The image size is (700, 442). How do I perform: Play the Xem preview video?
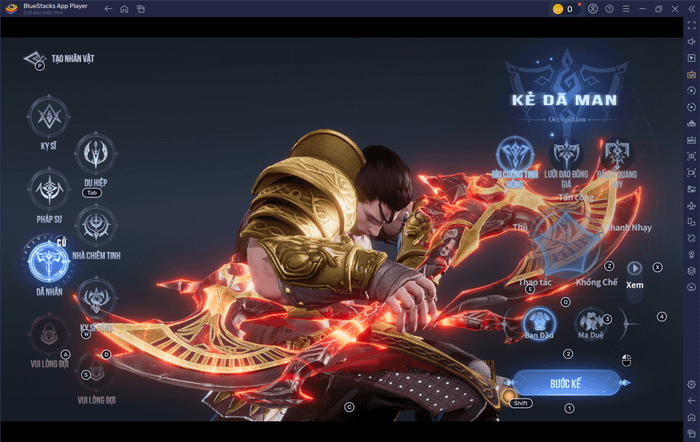634,268
